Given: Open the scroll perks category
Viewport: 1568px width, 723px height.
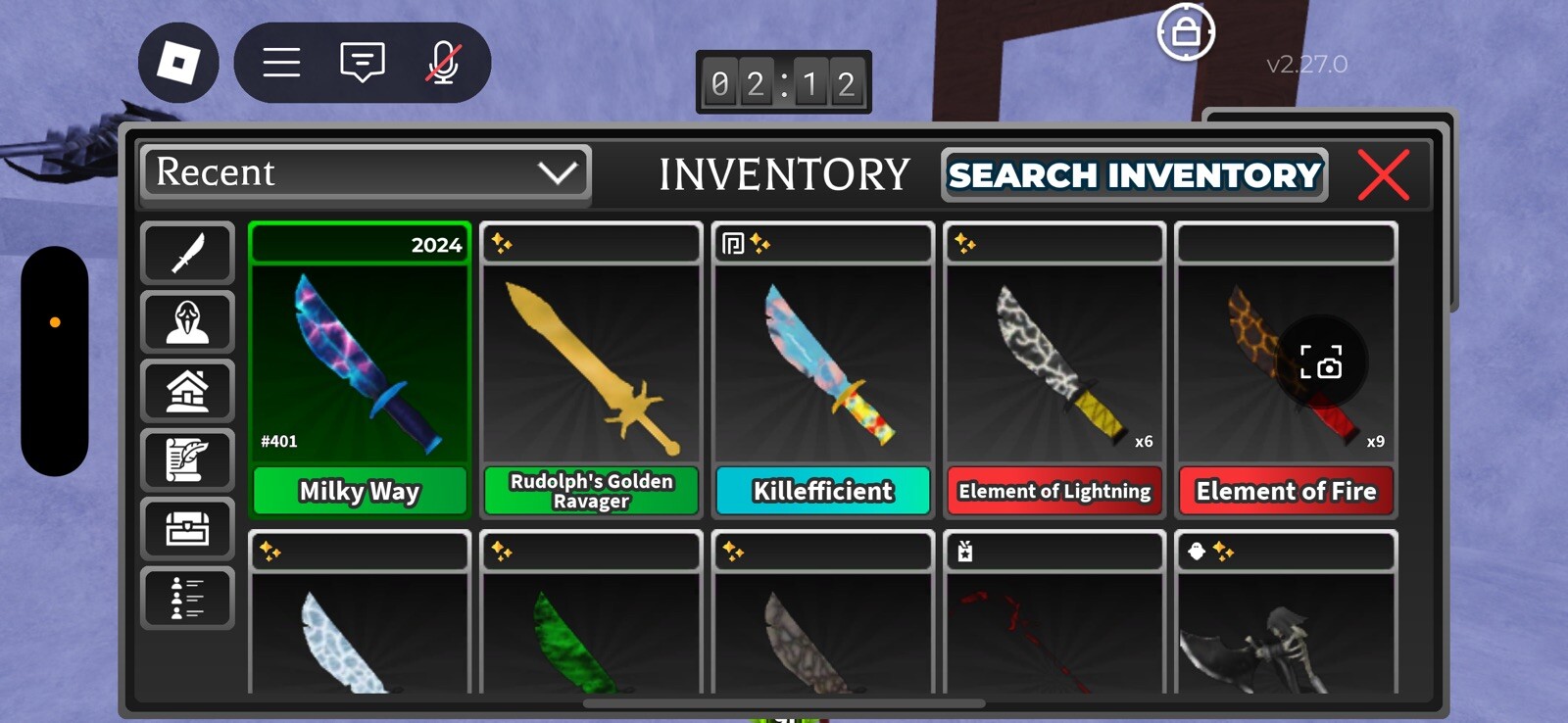Looking at the screenshot, I should (x=187, y=459).
